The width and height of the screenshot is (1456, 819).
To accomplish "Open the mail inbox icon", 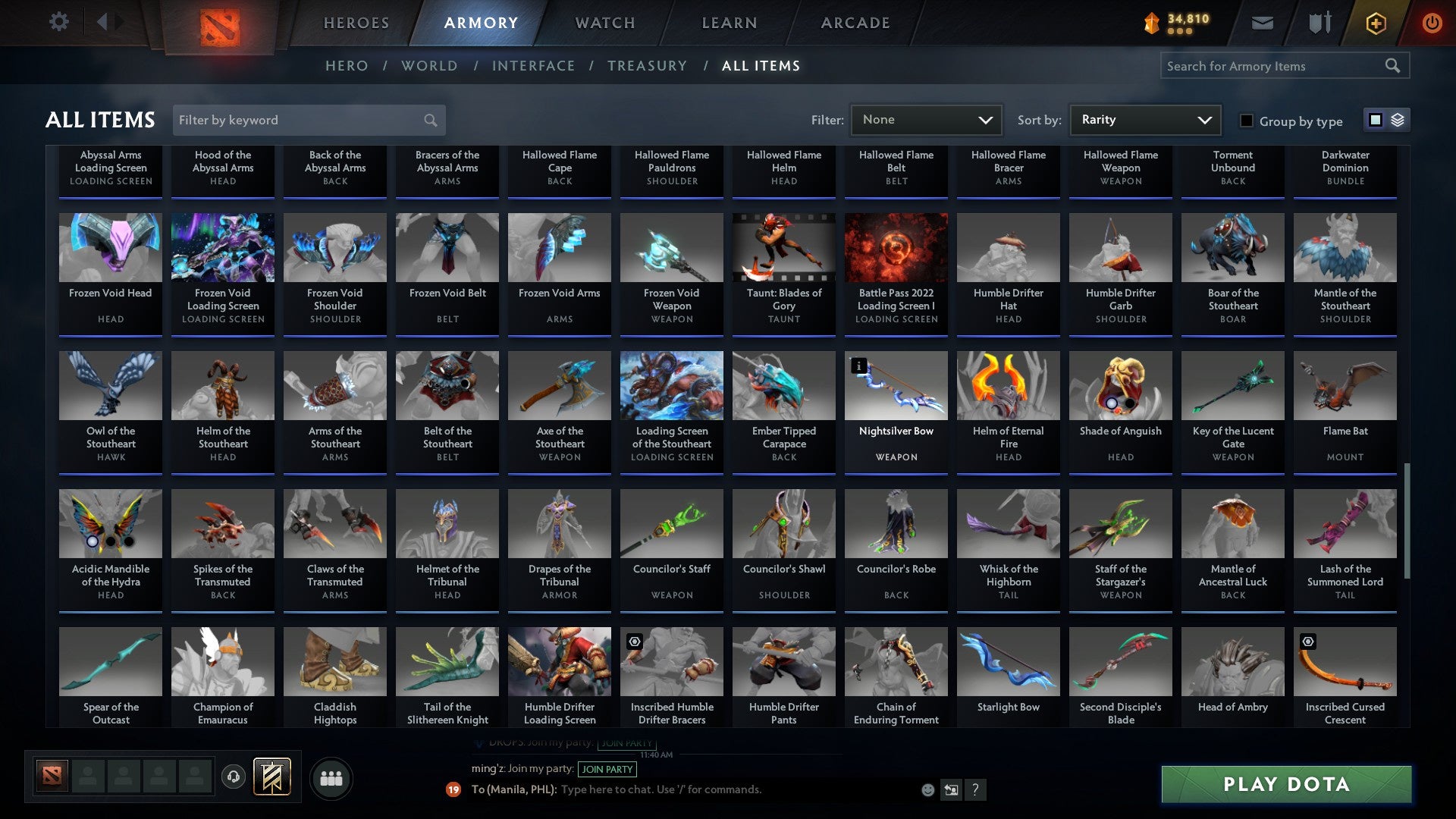I will pos(1263,23).
